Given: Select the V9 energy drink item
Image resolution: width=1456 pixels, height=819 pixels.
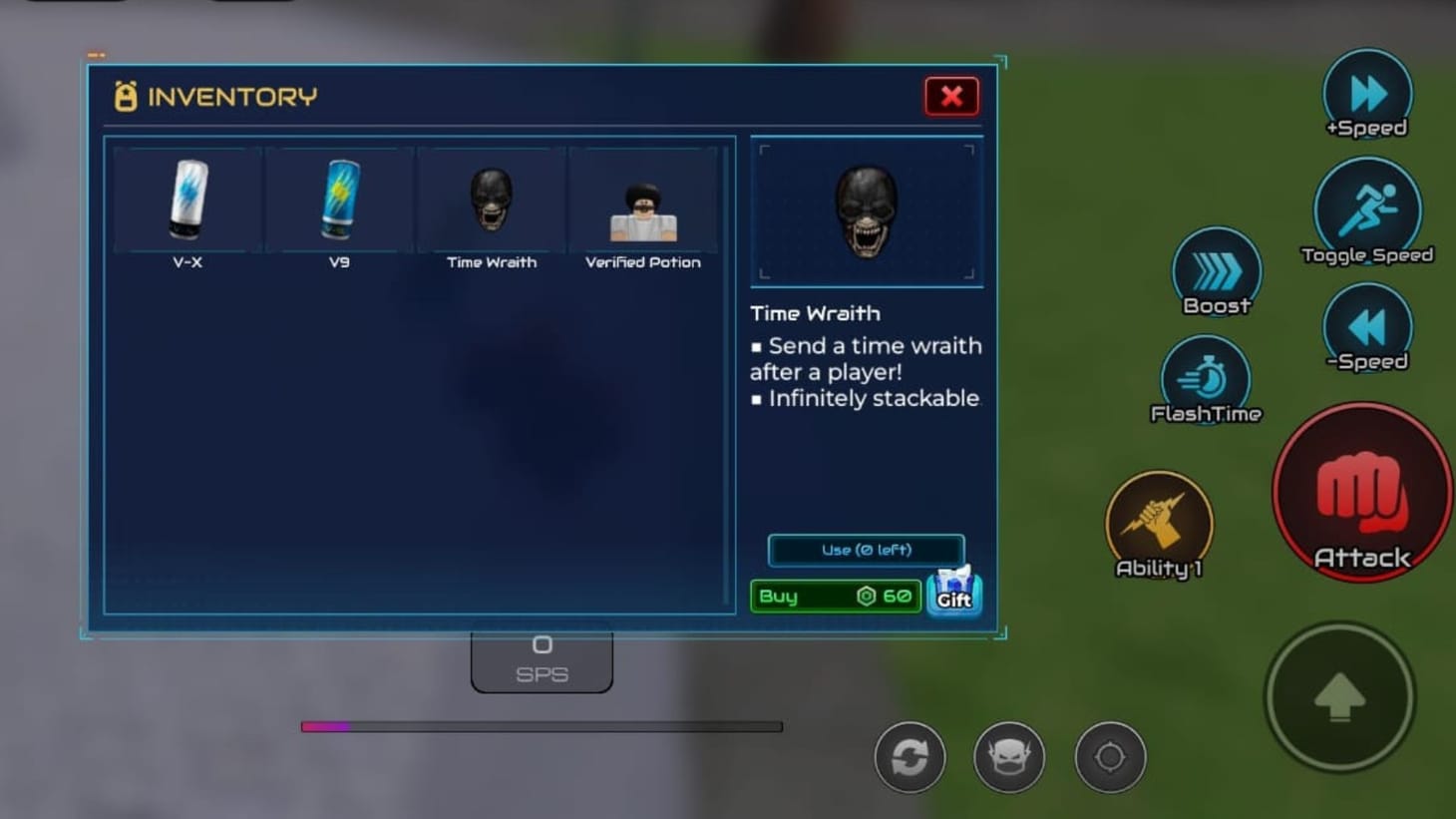Looking at the screenshot, I should pyautogui.click(x=337, y=200).
